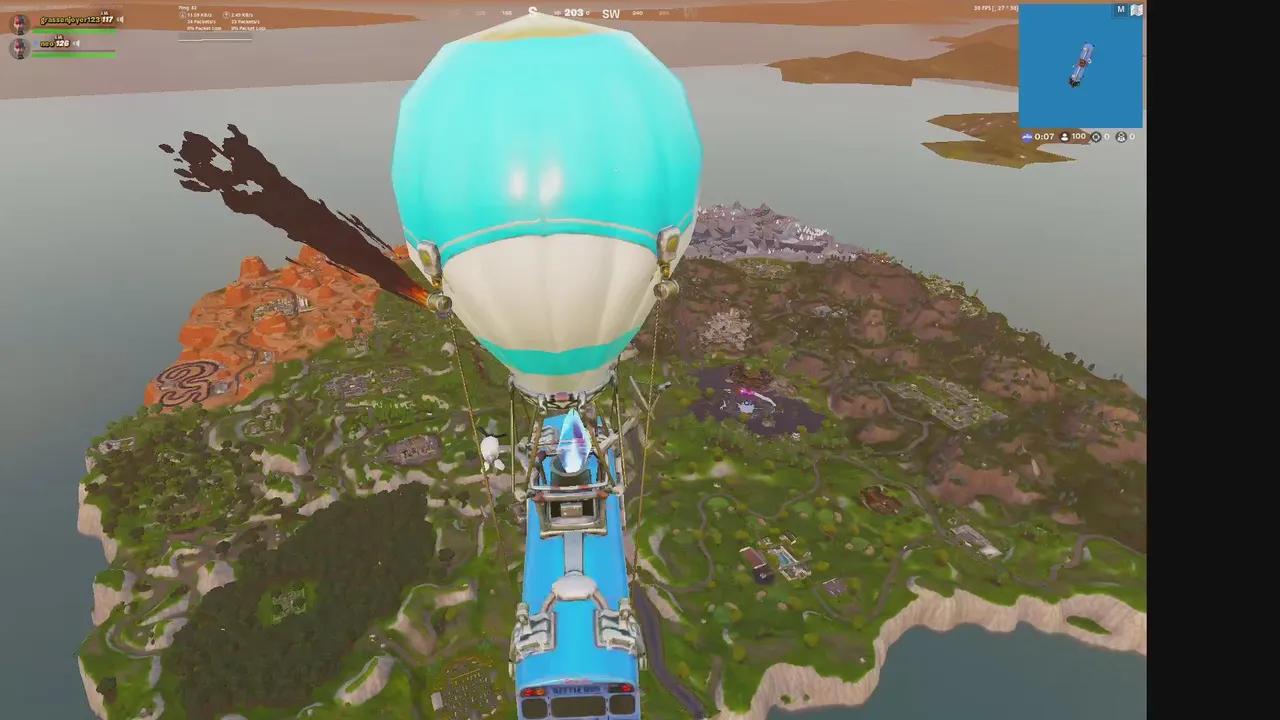Viewport: 1280px width, 720px height.
Task: Click the M key hint on the minimap
Action: pyautogui.click(x=1120, y=8)
